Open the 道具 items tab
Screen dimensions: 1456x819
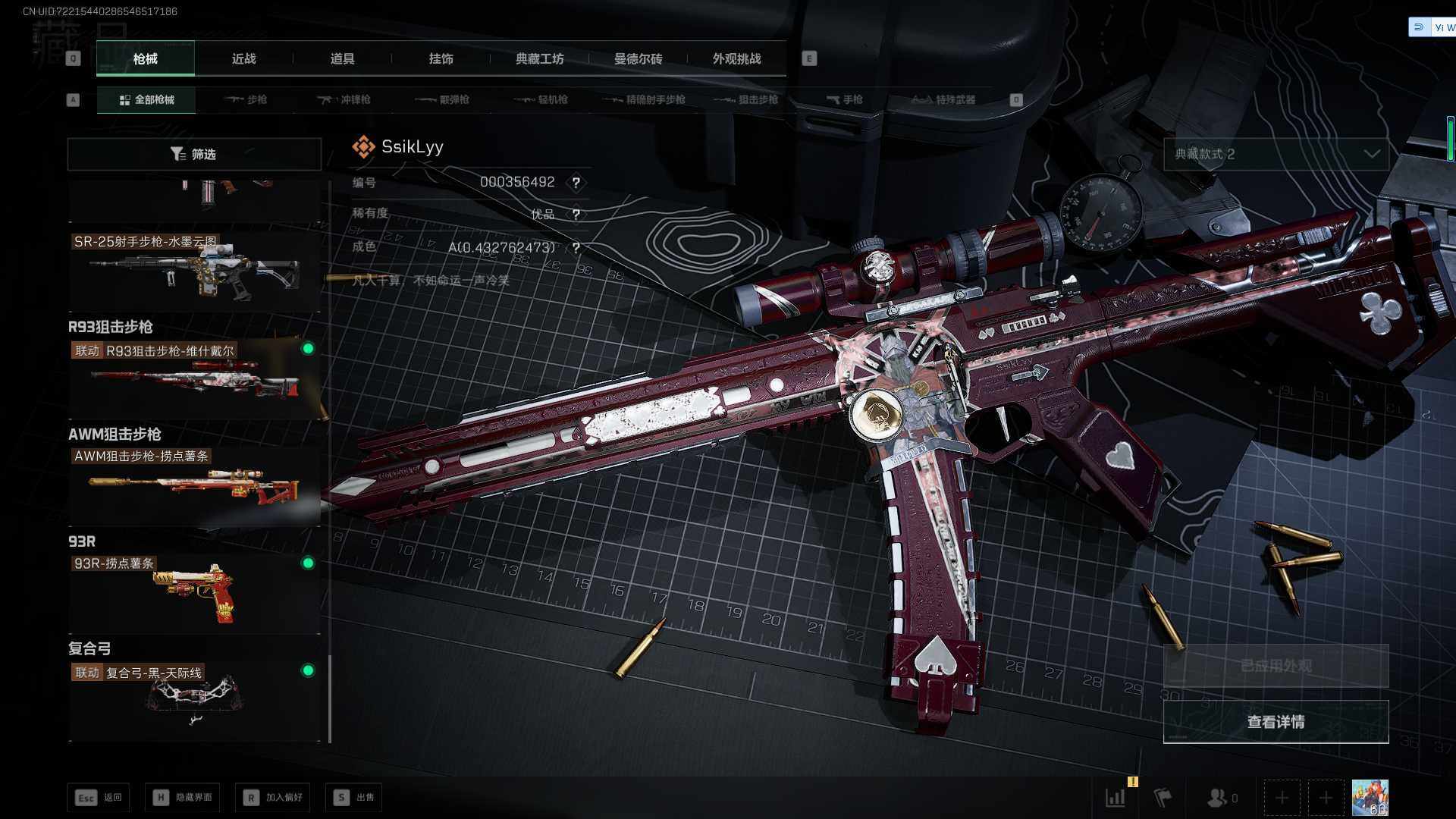click(x=342, y=59)
